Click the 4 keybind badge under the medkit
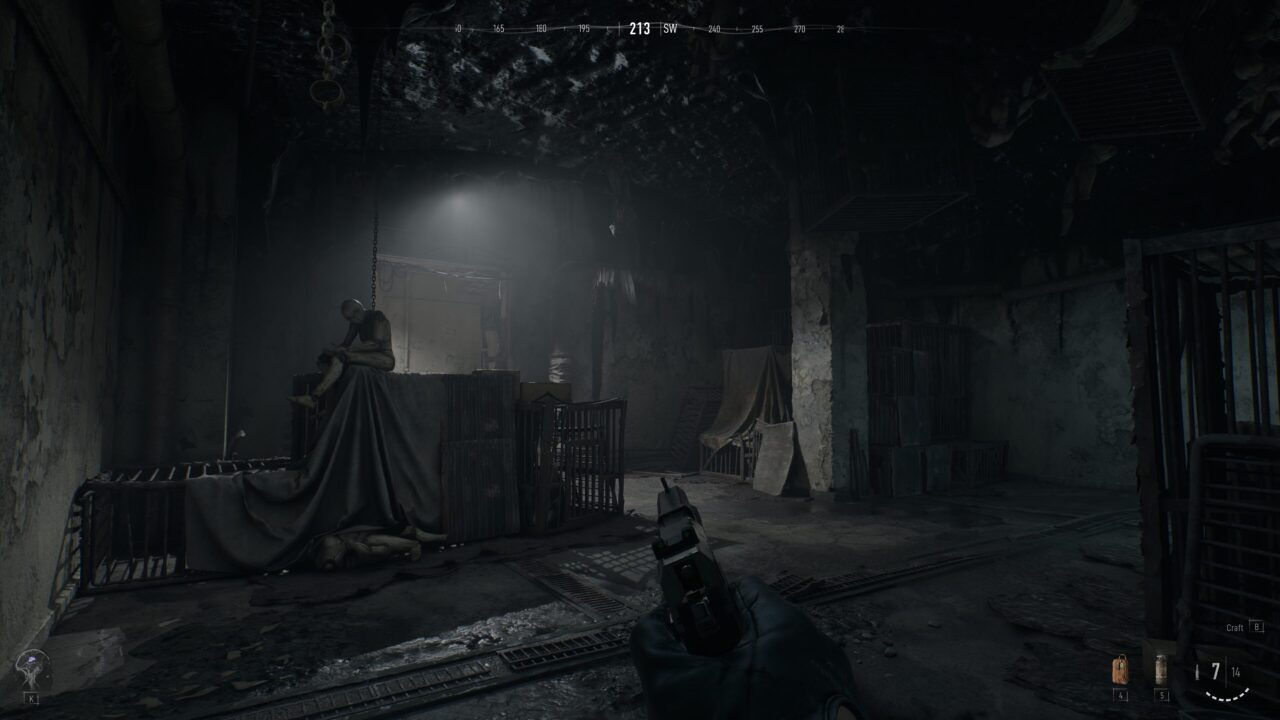The image size is (1280, 720). [1120, 694]
